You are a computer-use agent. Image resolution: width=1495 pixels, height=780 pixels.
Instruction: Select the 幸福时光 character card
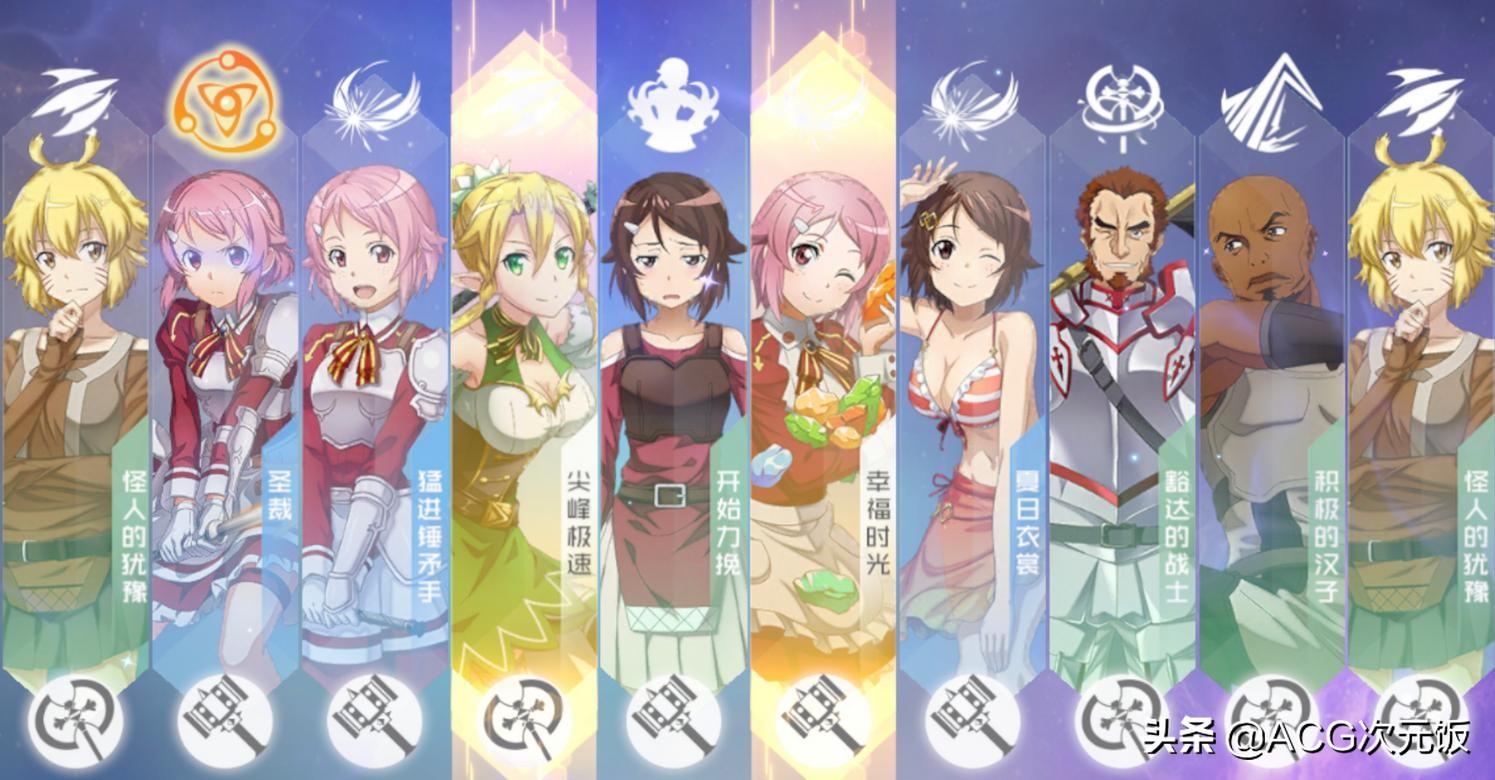click(x=822, y=400)
